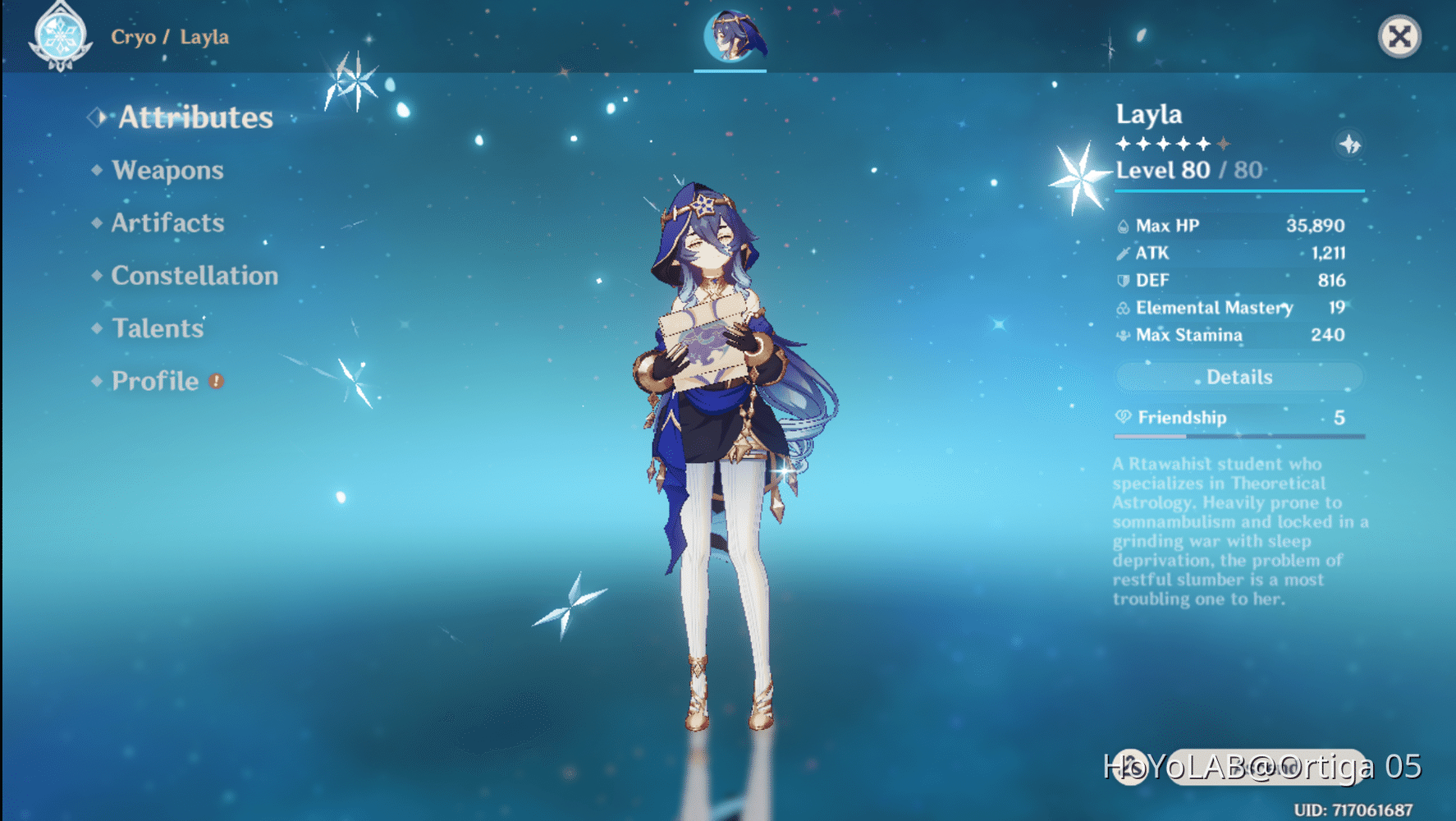Open the Weapons section
The image size is (1456, 821).
pyautogui.click(x=167, y=170)
